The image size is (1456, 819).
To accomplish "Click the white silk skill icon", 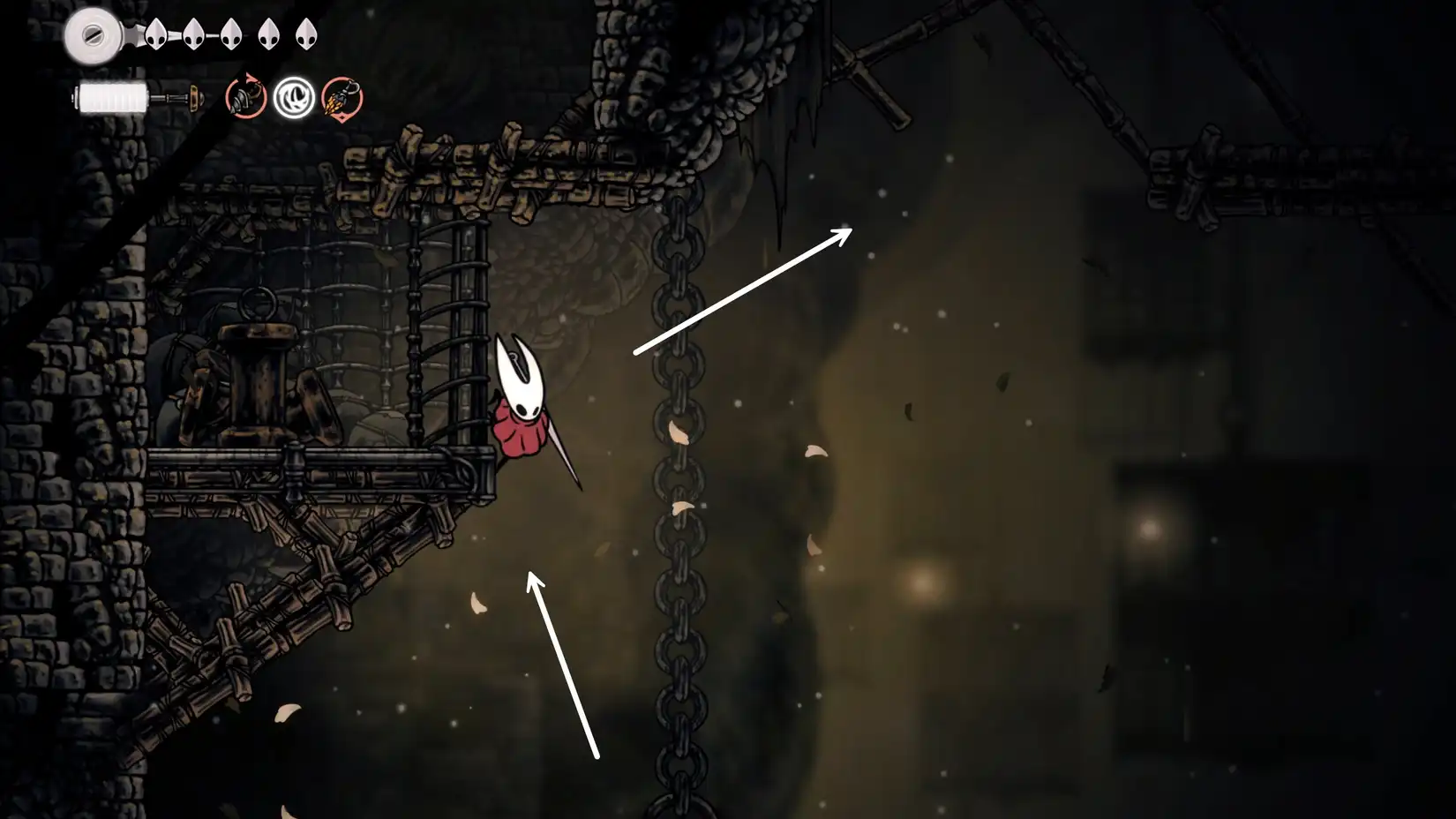I will [294, 99].
